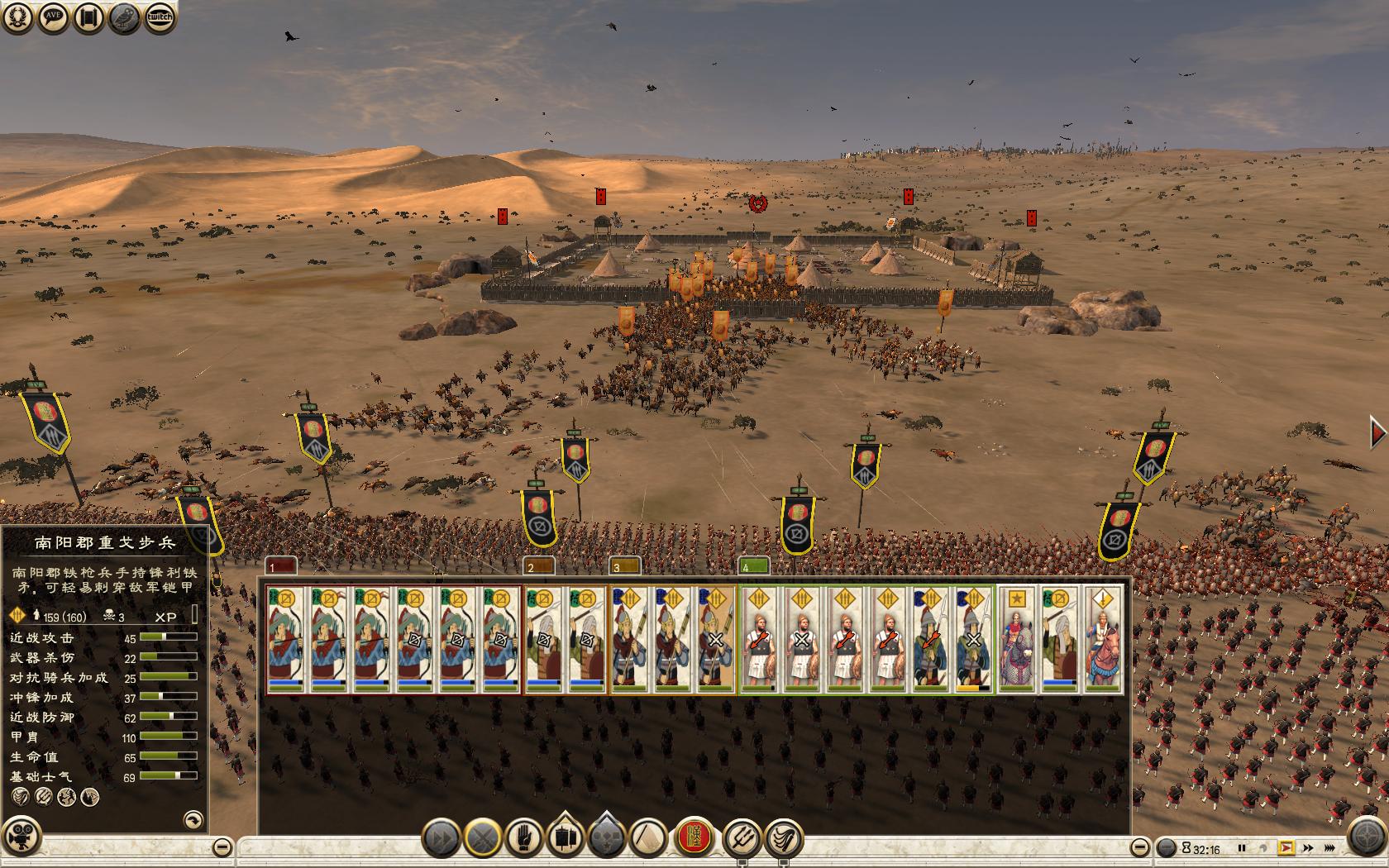Select the cavalry card with exclamation mark
This screenshot has width=1389, height=868.
1102,641
